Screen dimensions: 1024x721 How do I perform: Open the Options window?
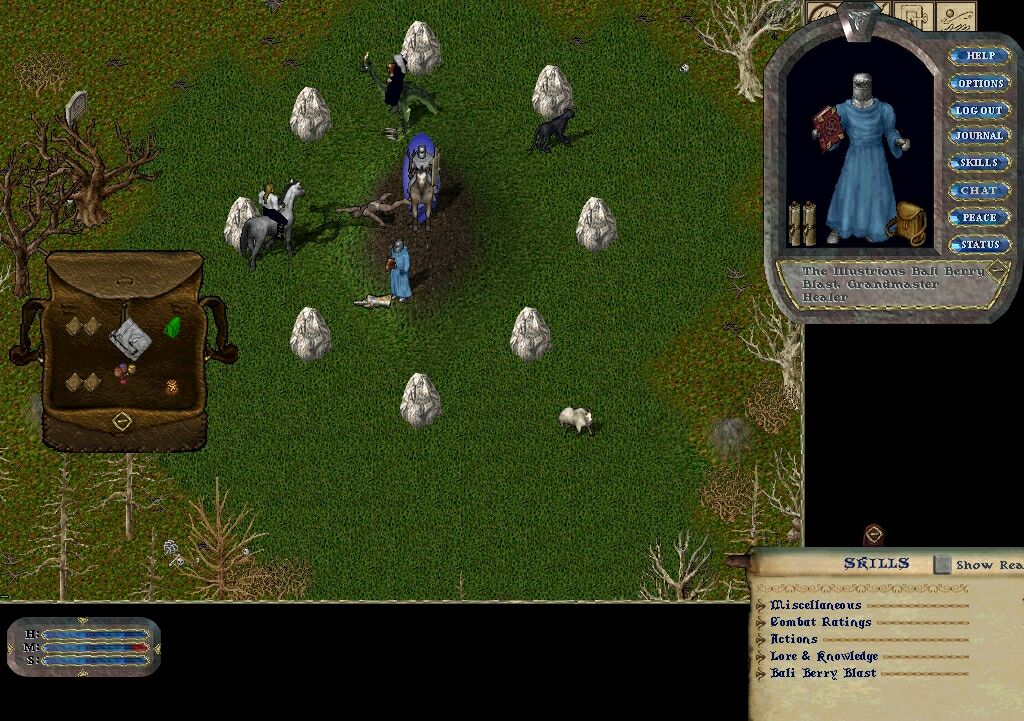(x=979, y=83)
